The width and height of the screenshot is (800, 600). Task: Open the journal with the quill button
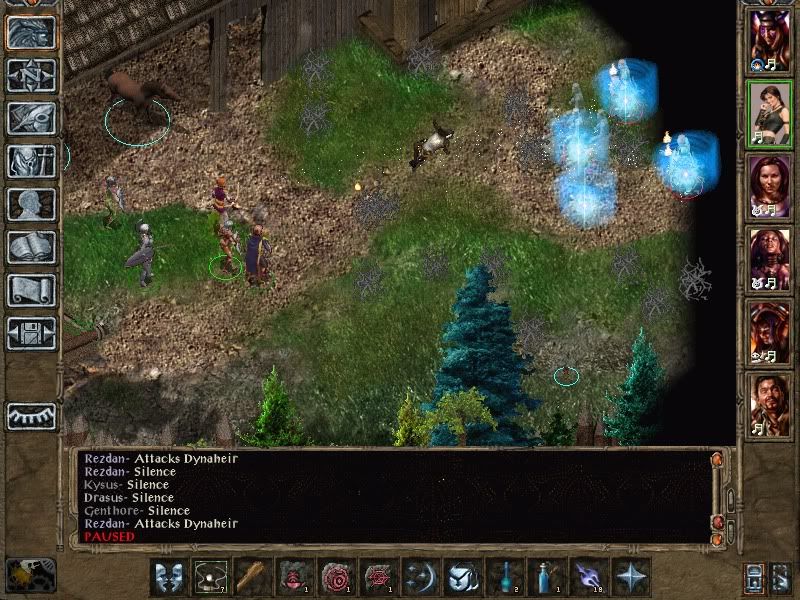[x=31, y=118]
